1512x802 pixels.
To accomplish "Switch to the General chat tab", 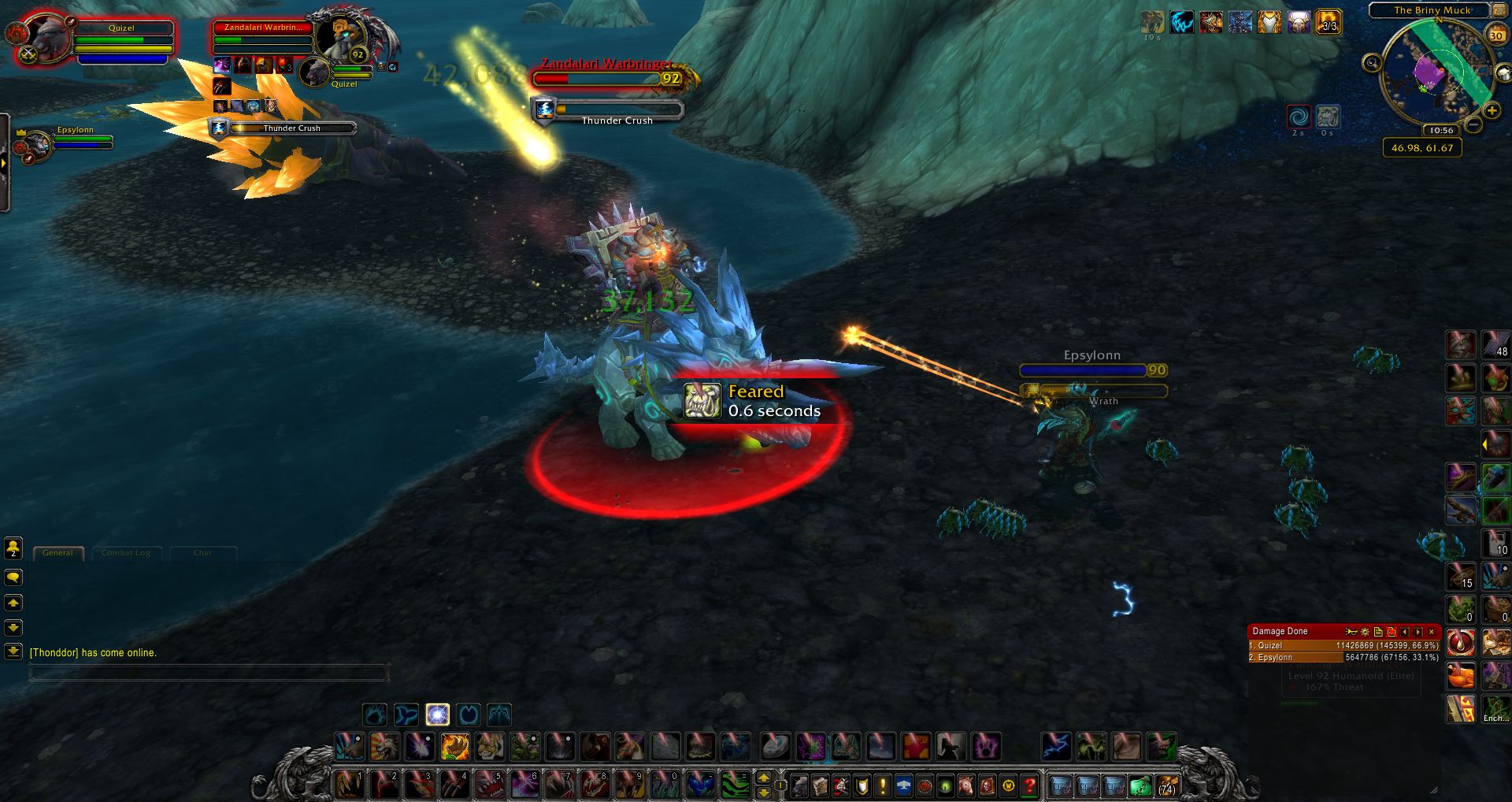I will click(57, 553).
